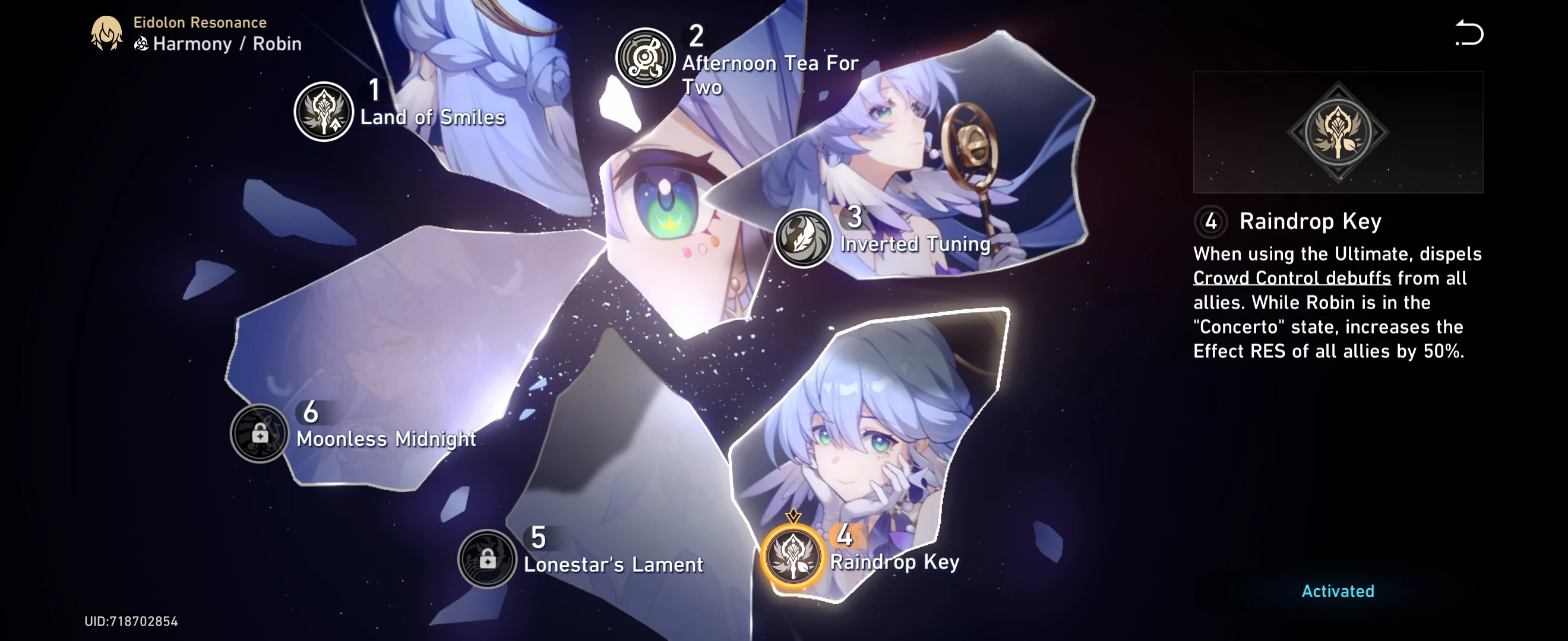1568x641 pixels.
Task: Click the UID text at bottom left
Action: pyautogui.click(x=131, y=621)
